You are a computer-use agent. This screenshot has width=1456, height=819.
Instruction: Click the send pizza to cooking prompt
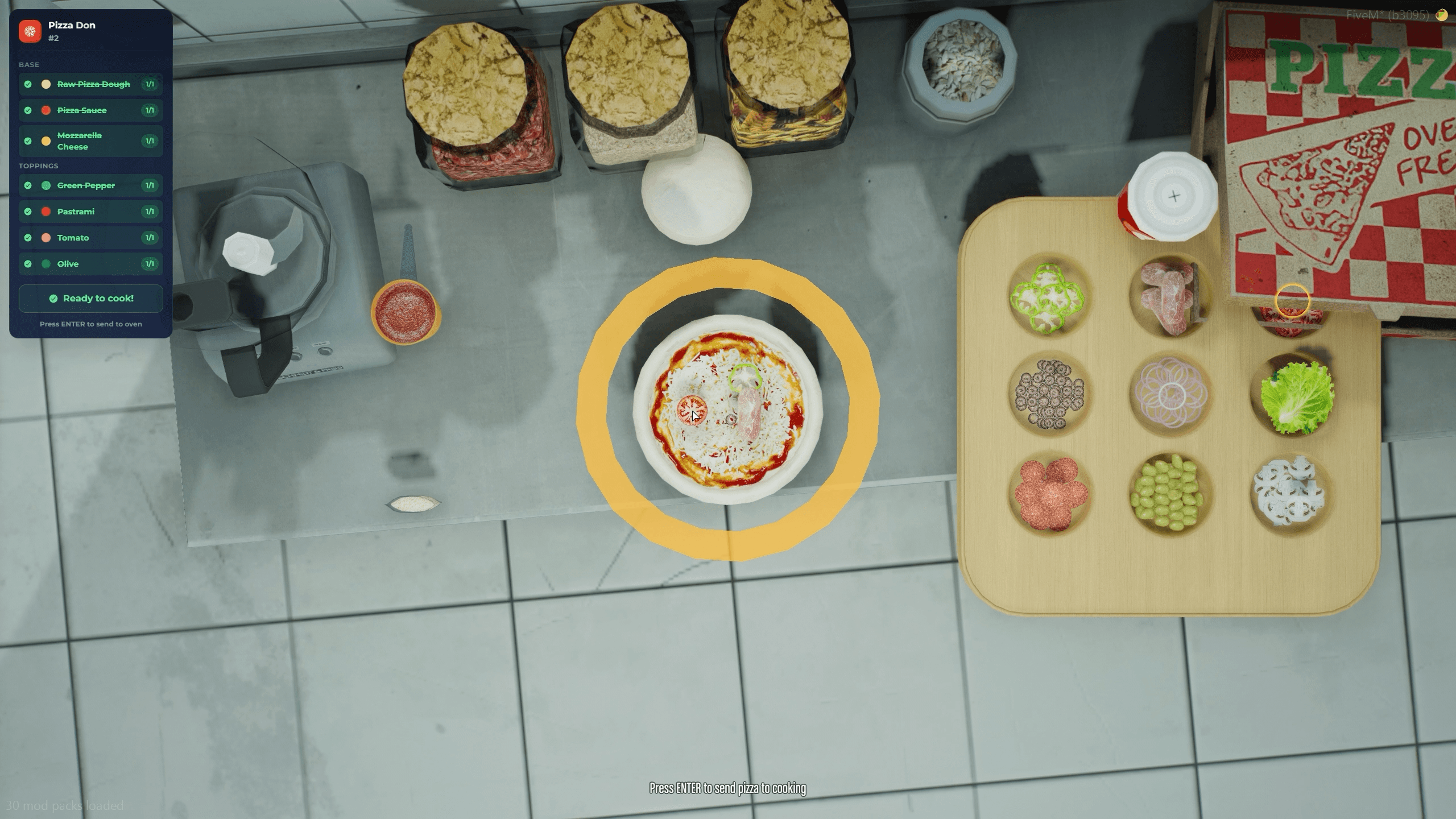(727, 789)
